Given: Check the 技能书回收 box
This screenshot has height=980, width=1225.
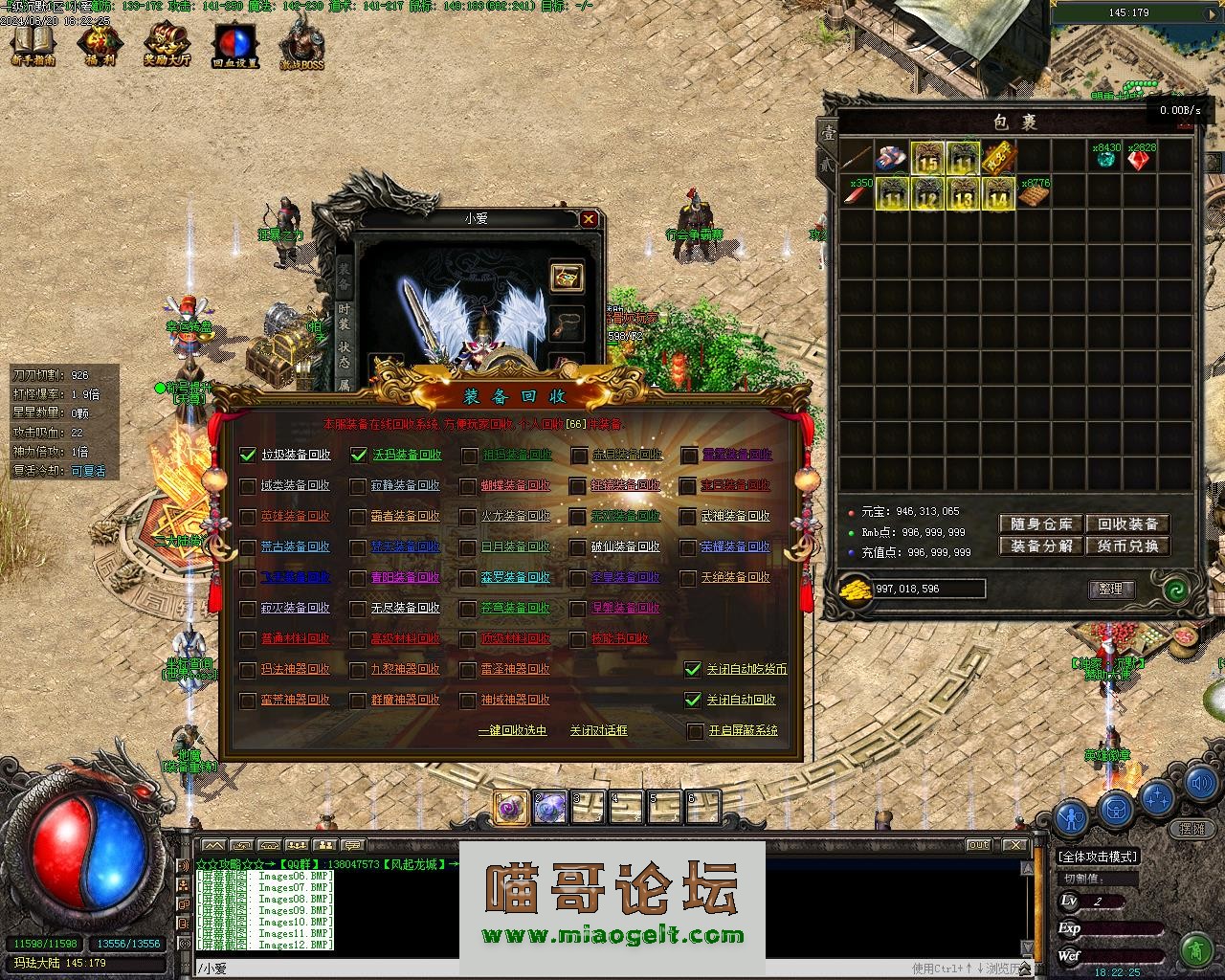Looking at the screenshot, I should tap(579, 639).
